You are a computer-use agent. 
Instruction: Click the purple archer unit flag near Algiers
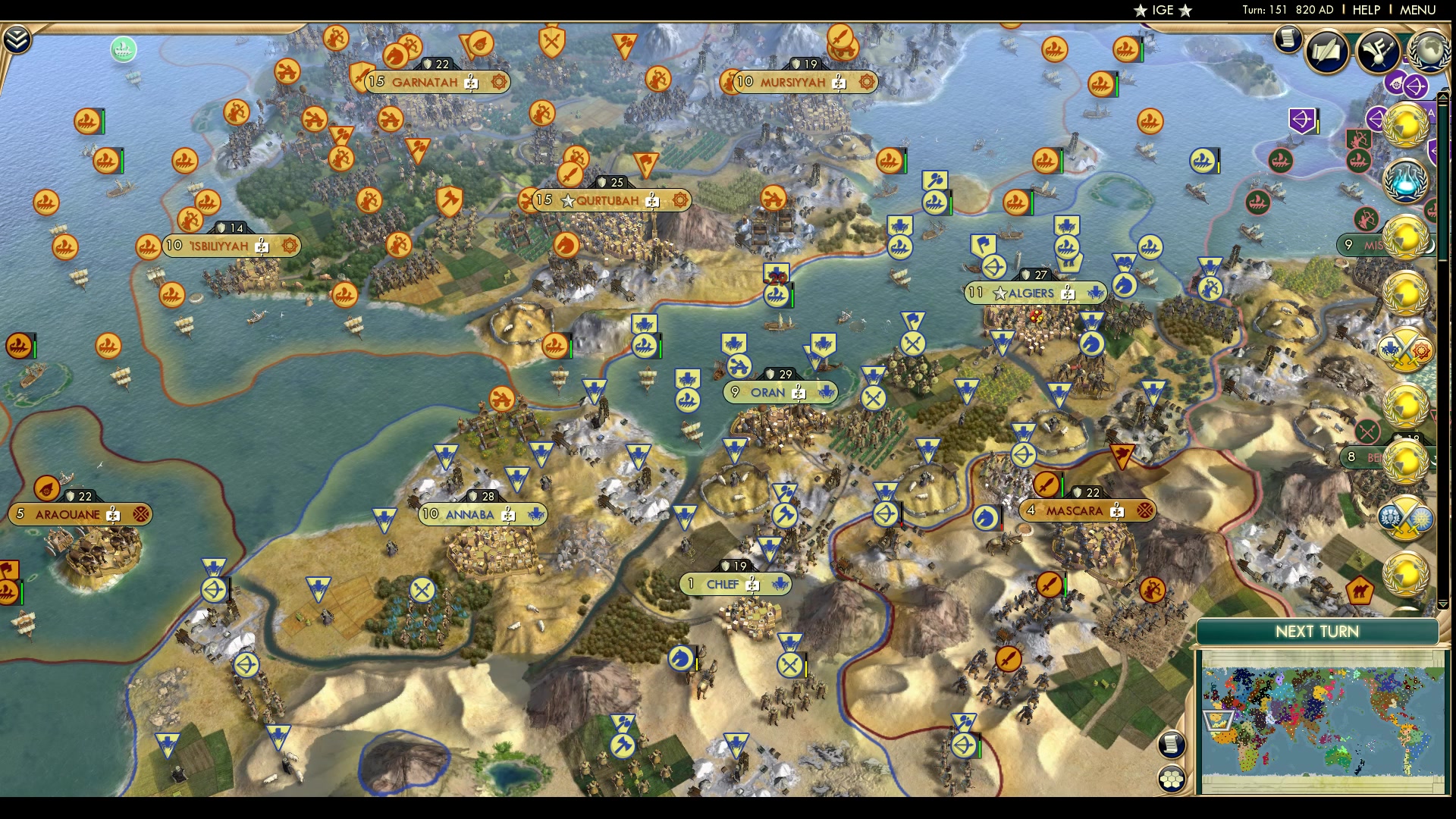click(1301, 119)
